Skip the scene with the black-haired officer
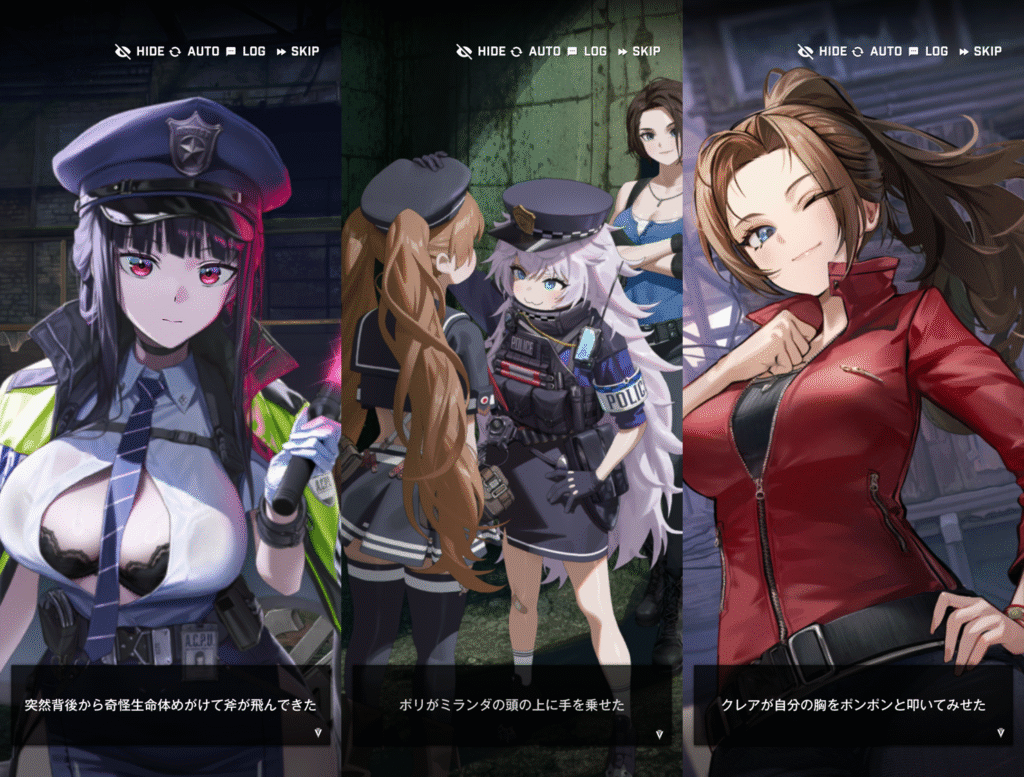This screenshot has width=1024, height=777. click(297, 51)
